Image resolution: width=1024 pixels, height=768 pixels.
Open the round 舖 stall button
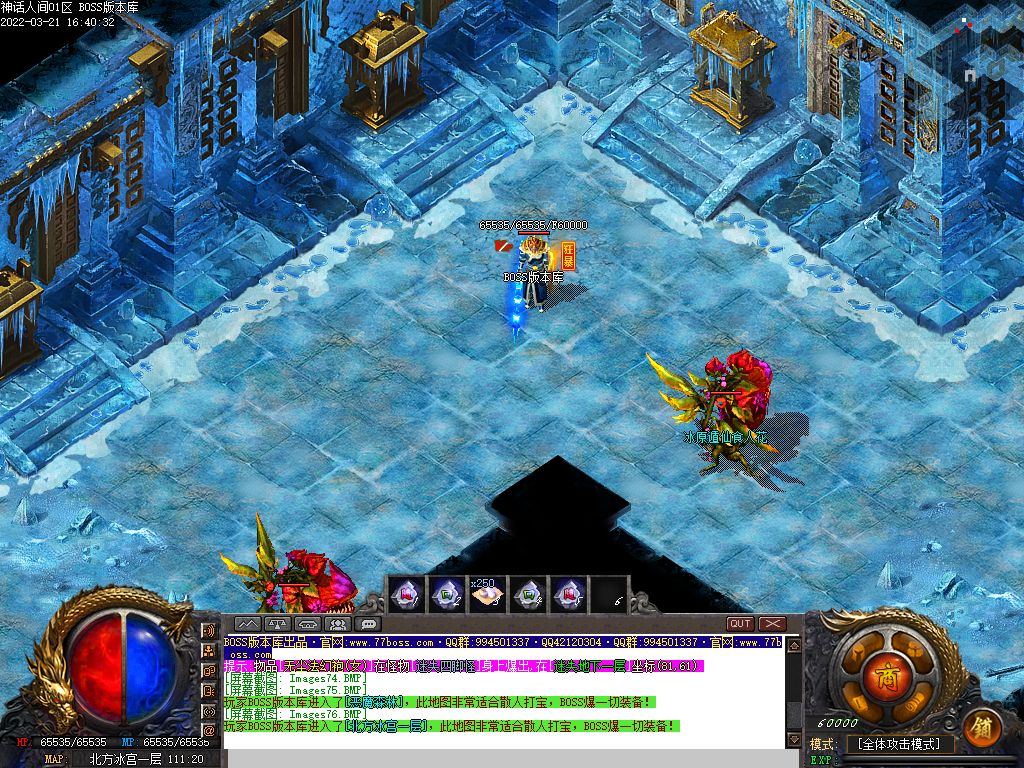982,726
